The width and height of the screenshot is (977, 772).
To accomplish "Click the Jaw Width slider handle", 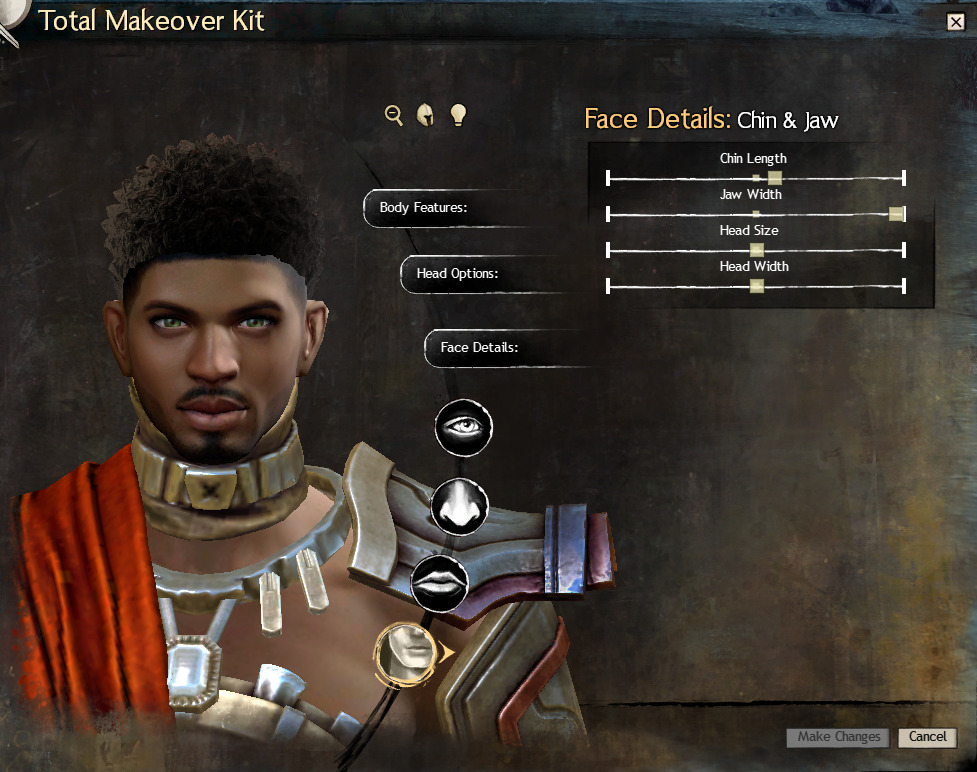I will pyautogui.click(x=896, y=214).
